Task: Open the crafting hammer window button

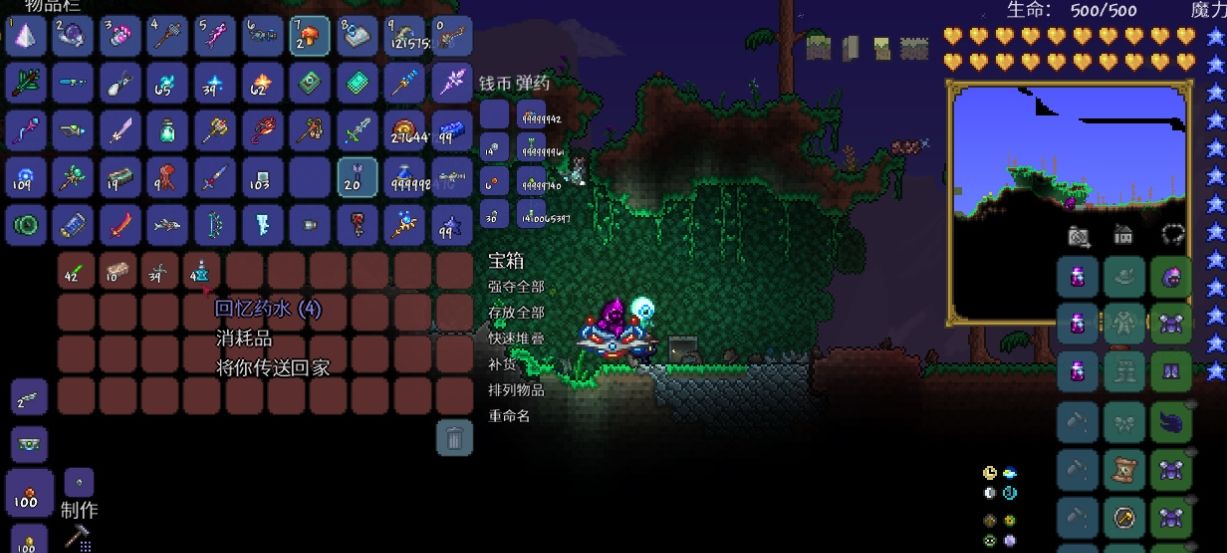Action: [x=78, y=537]
